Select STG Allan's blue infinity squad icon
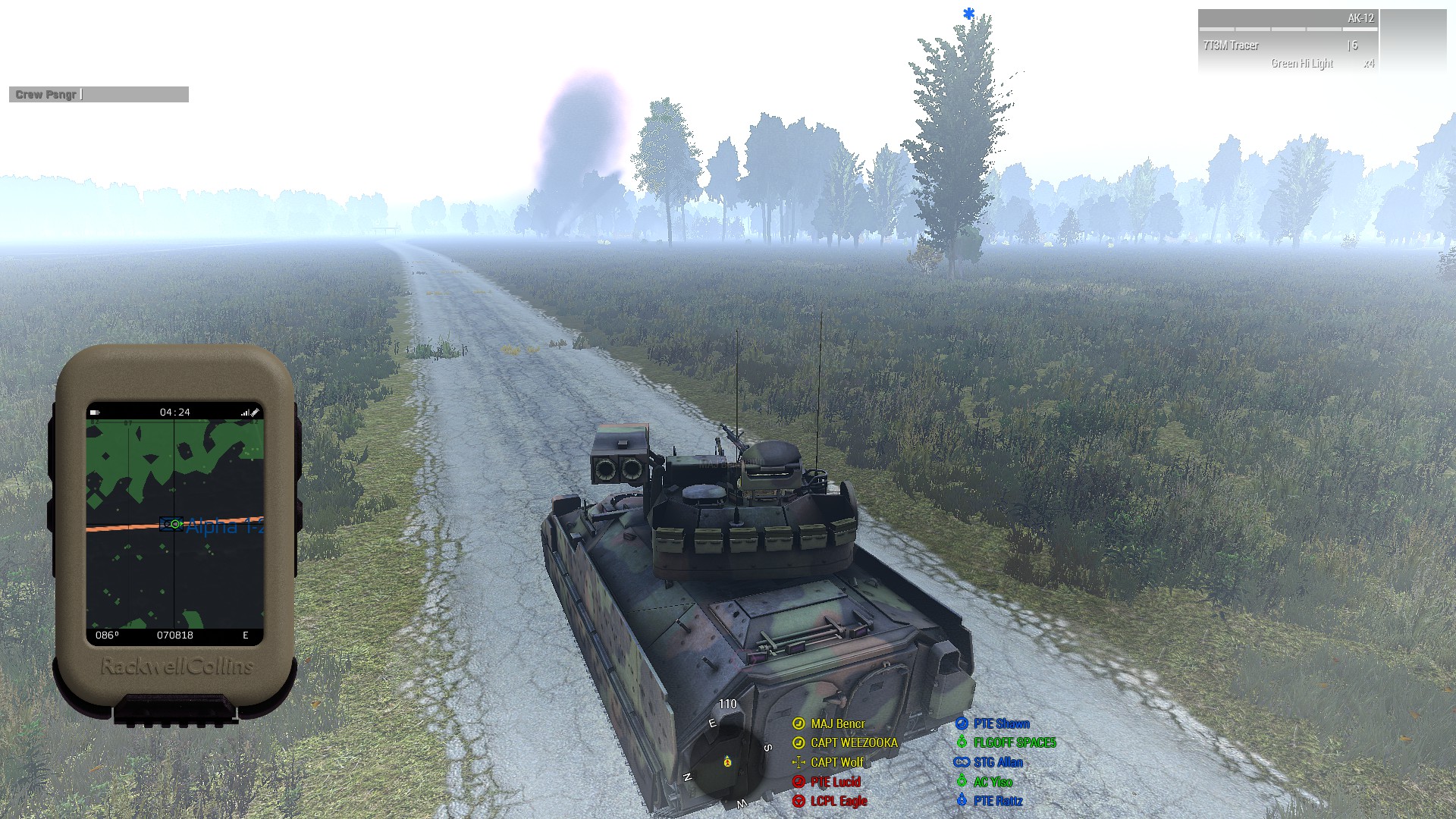 [x=962, y=762]
